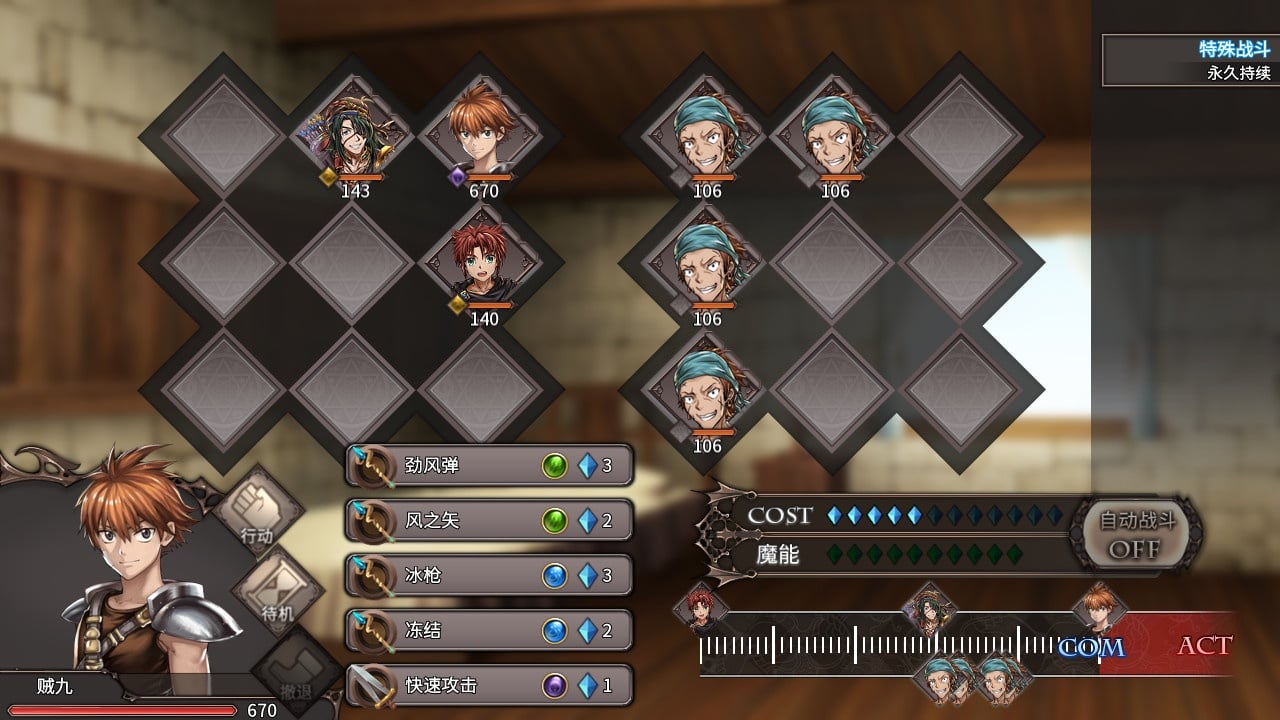Select the ally unit with 140 HP
This screenshot has height=720, width=1280.
pyautogui.click(x=483, y=262)
